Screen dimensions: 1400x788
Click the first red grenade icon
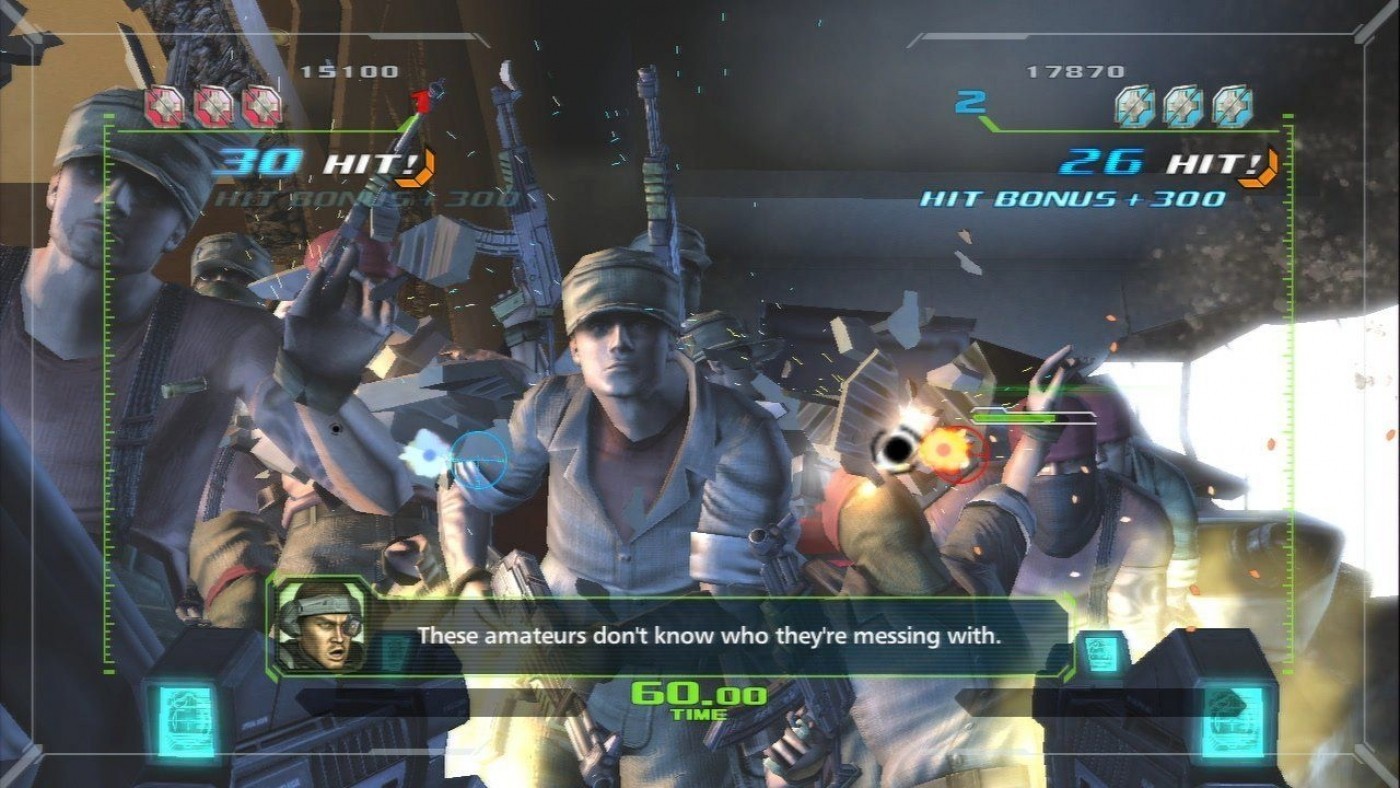(162, 104)
